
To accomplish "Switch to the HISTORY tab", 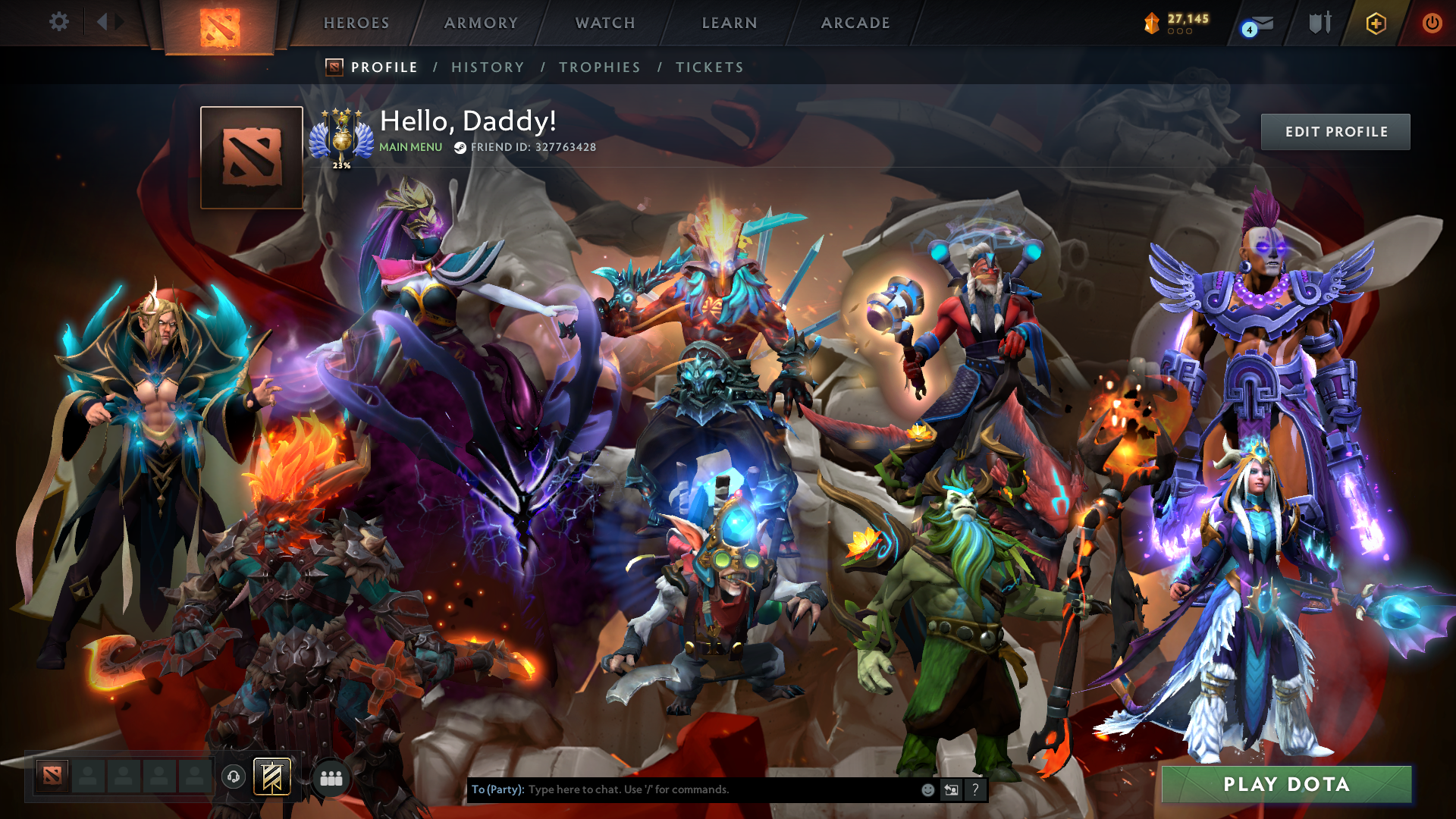I will (487, 67).
